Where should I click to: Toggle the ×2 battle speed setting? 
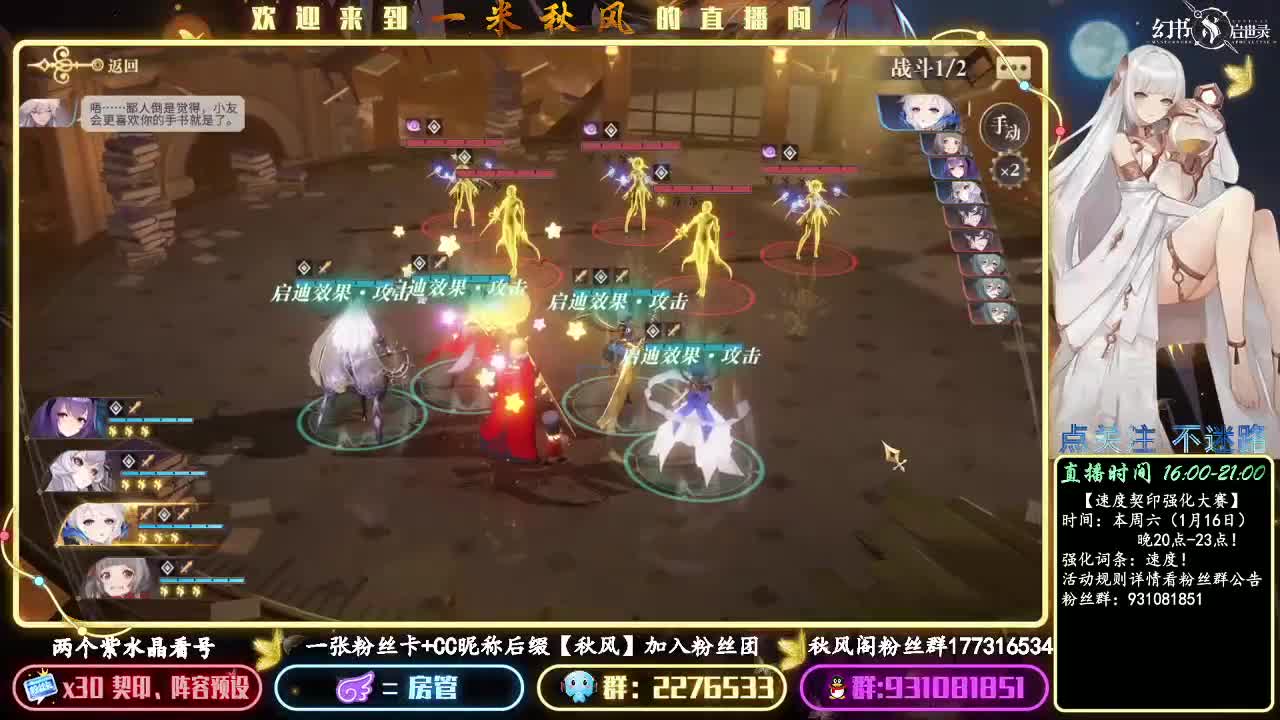pyautogui.click(x=1008, y=170)
